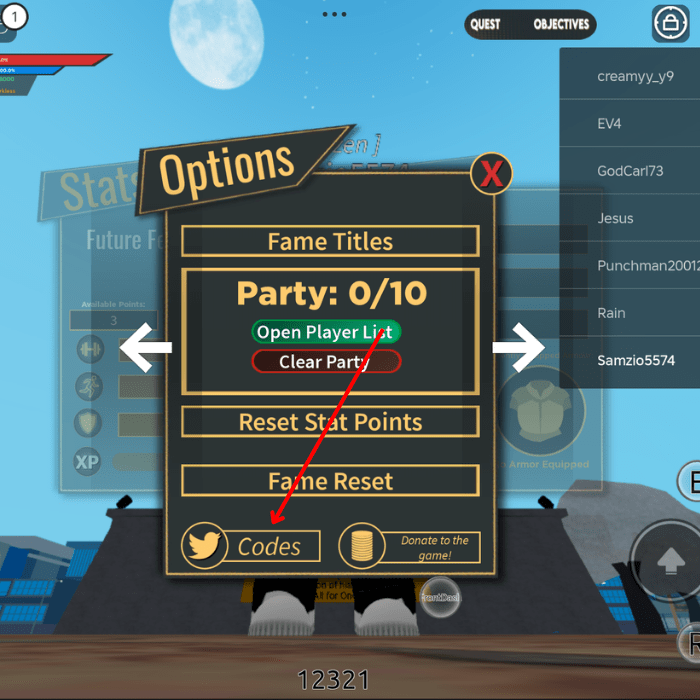Clear the current party
Image resolution: width=700 pixels, height=700 pixels.
325,361
